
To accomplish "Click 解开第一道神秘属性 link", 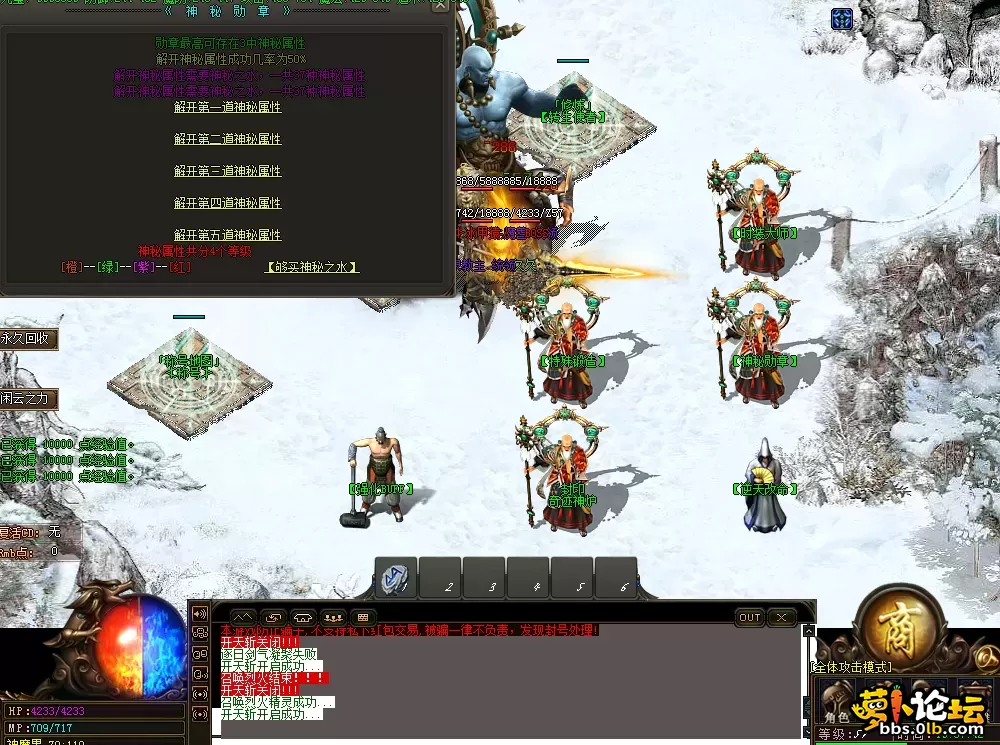I will pyautogui.click(x=227, y=107).
